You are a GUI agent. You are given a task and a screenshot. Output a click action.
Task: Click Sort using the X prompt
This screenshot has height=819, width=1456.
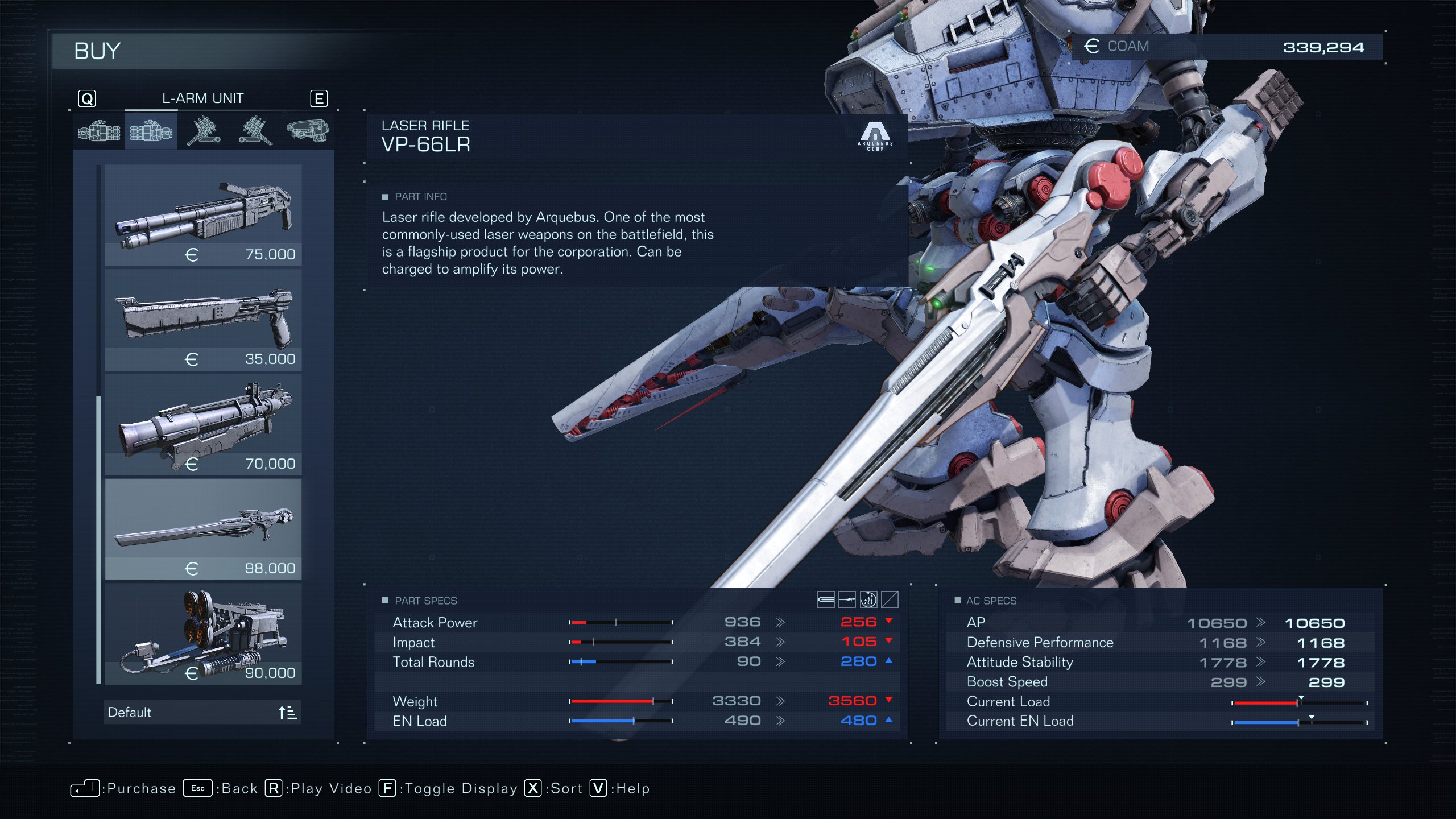(x=549, y=788)
